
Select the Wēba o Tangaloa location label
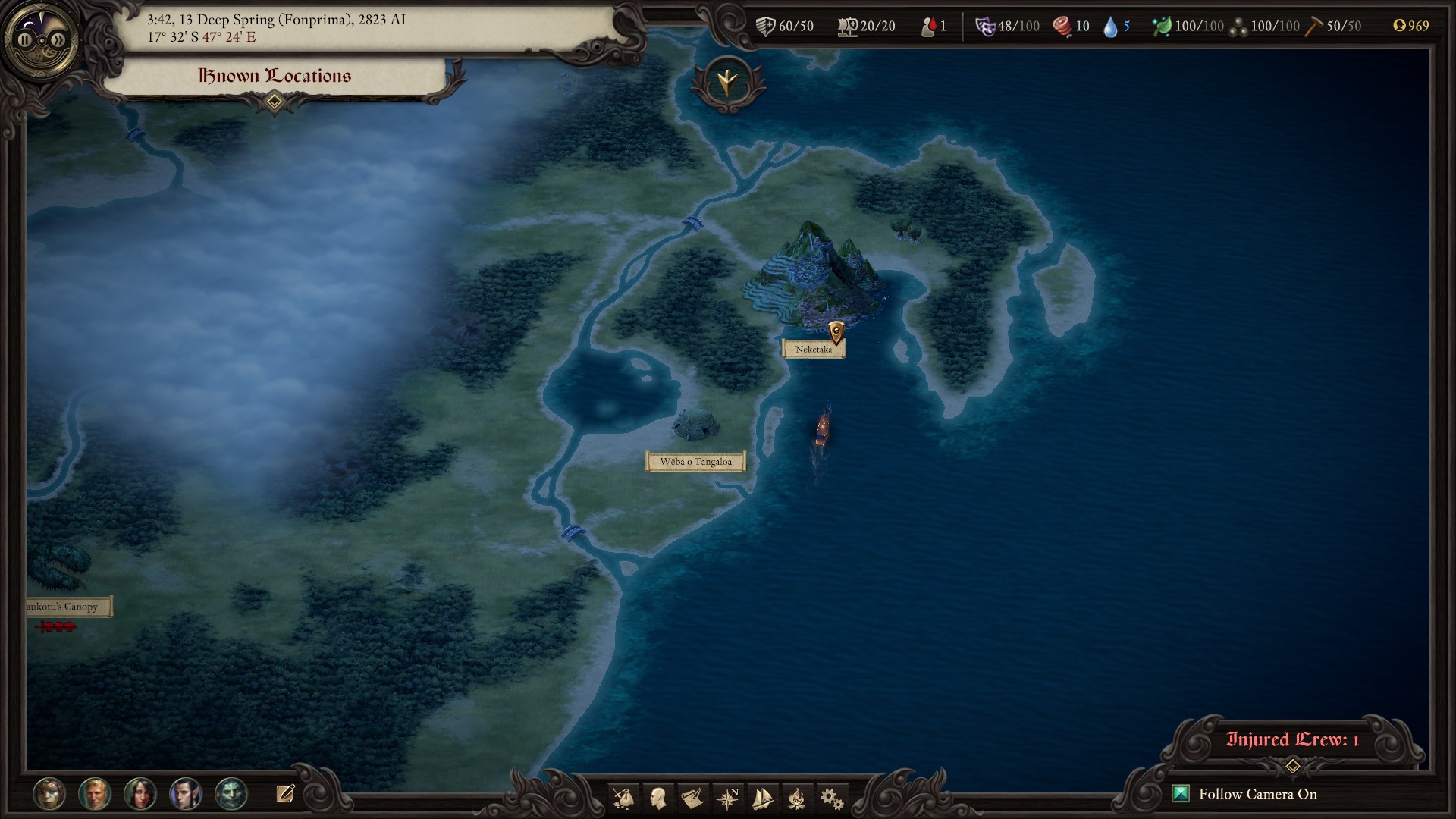pyautogui.click(x=695, y=462)
